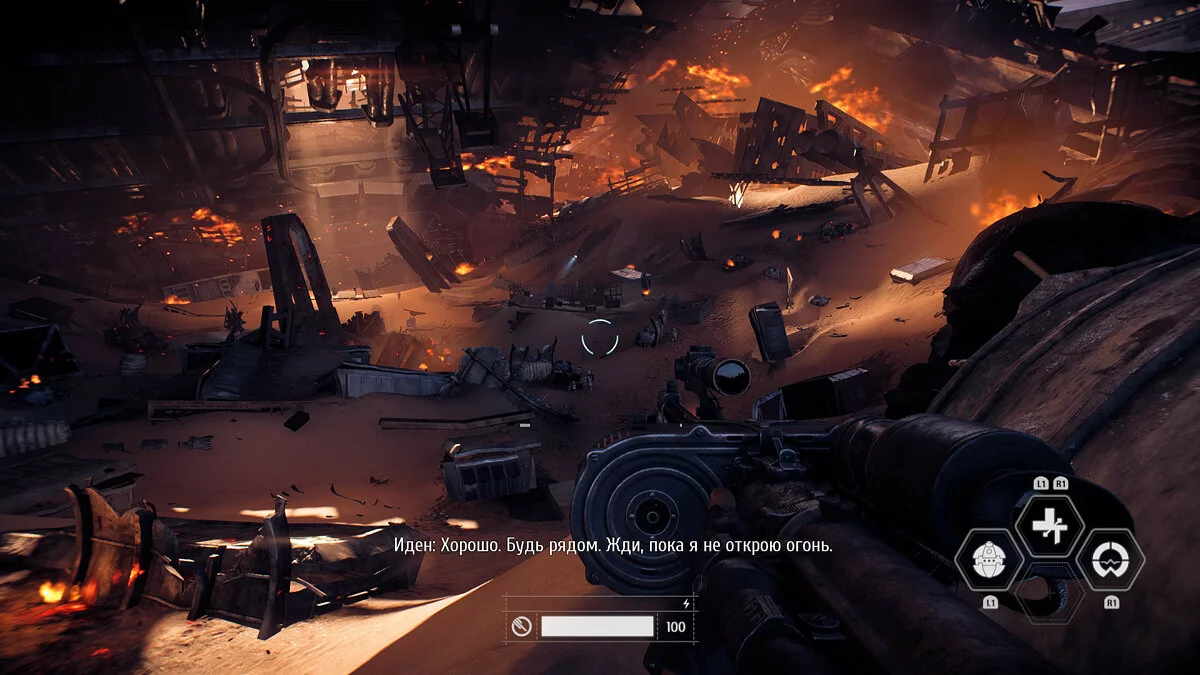Click the empty dotted hexagon ability slot
The height and width of the screenshot is (675, 1200).
point(1049,594)
